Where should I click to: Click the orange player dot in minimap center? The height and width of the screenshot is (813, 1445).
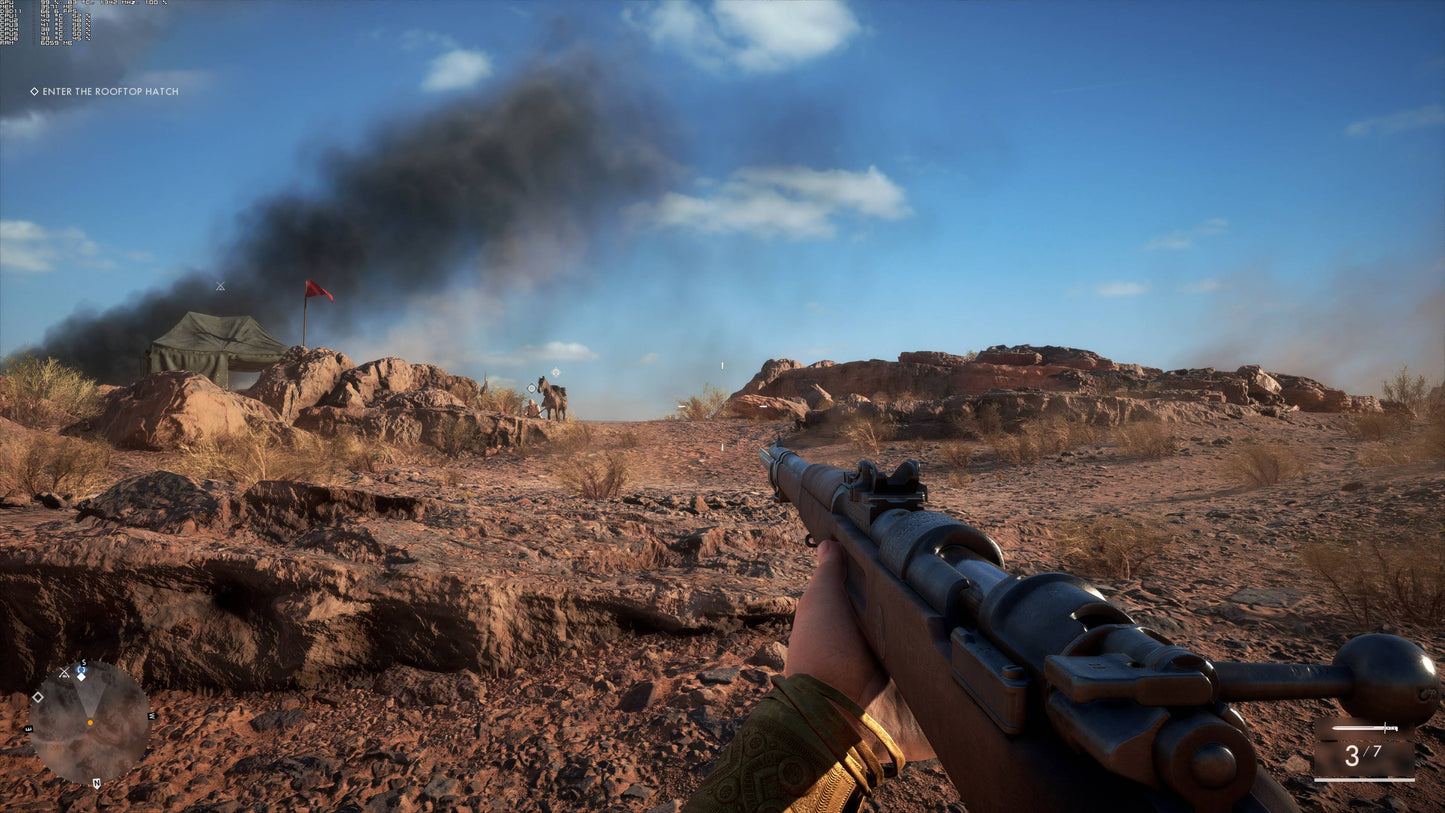pyautogui.click(x=91, y=722)
